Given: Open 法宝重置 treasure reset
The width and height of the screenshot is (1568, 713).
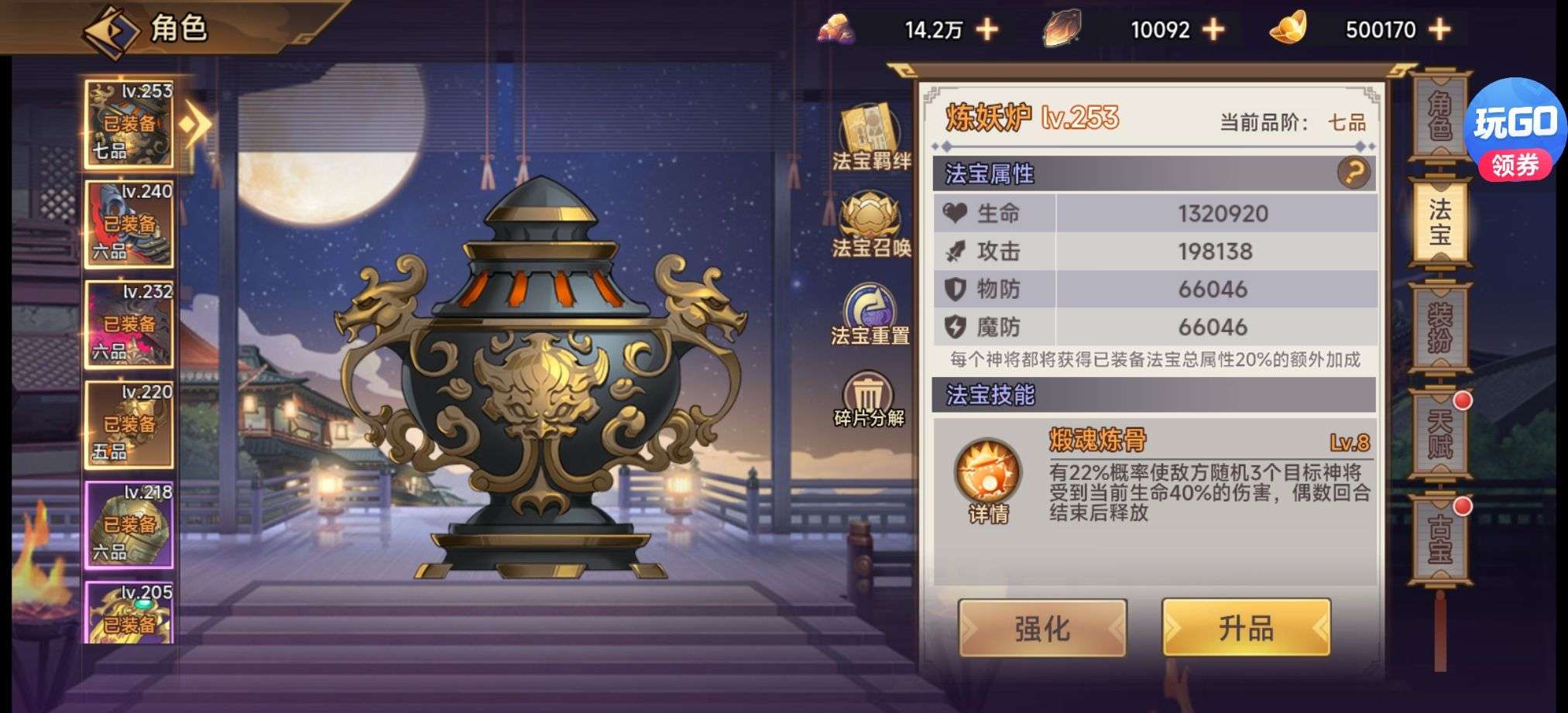Looking at the screenshot, I should click(870, 314).
